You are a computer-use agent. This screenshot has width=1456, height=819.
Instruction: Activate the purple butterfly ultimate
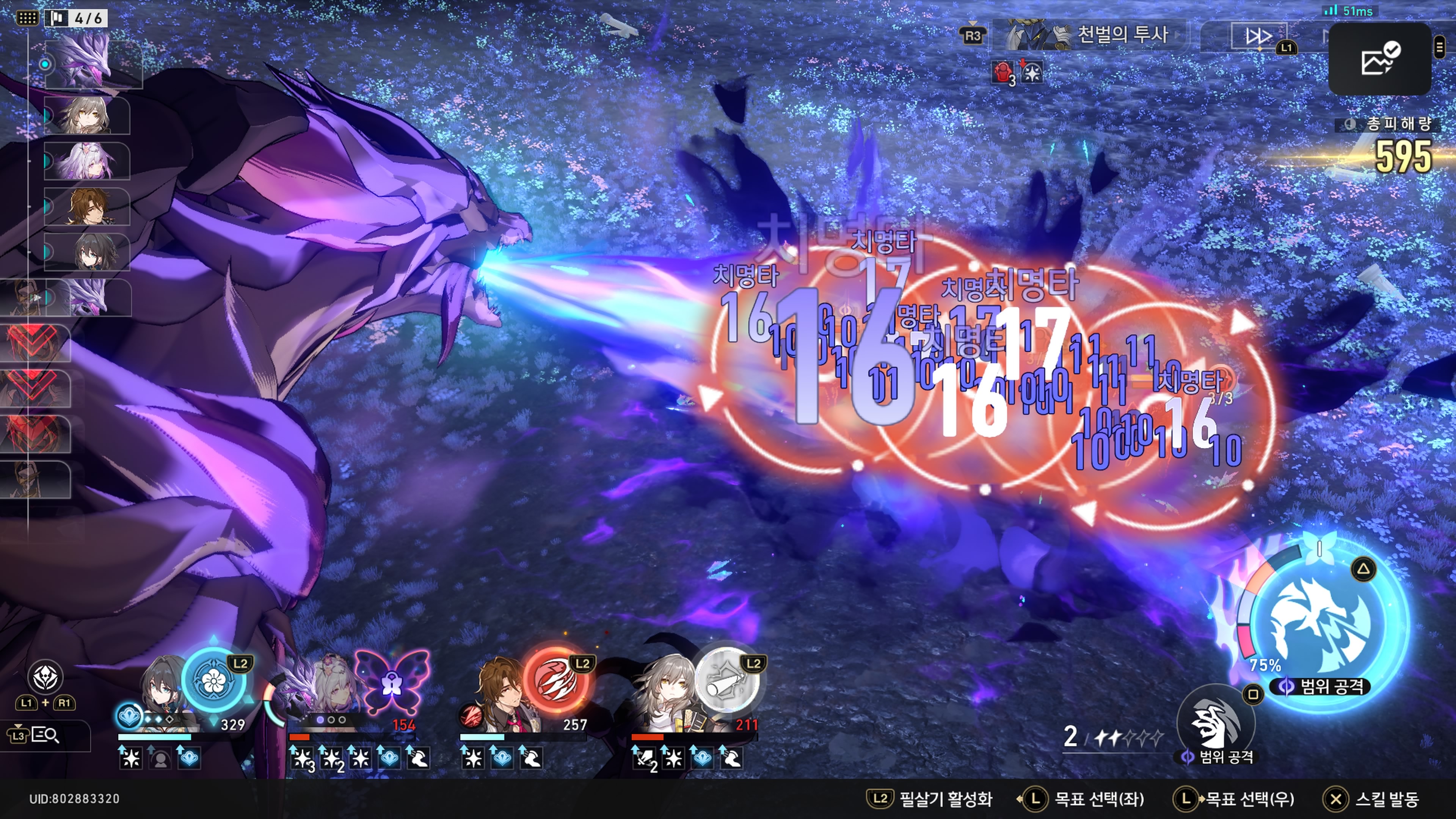391,681
